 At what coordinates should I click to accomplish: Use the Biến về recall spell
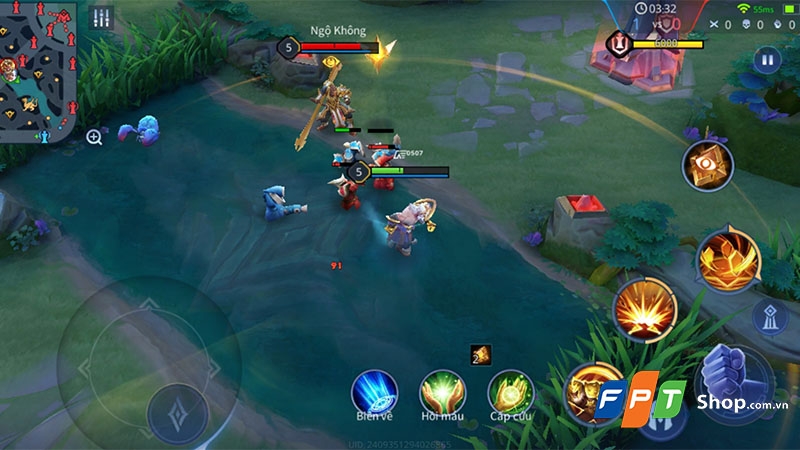click(x=374, y=392)
